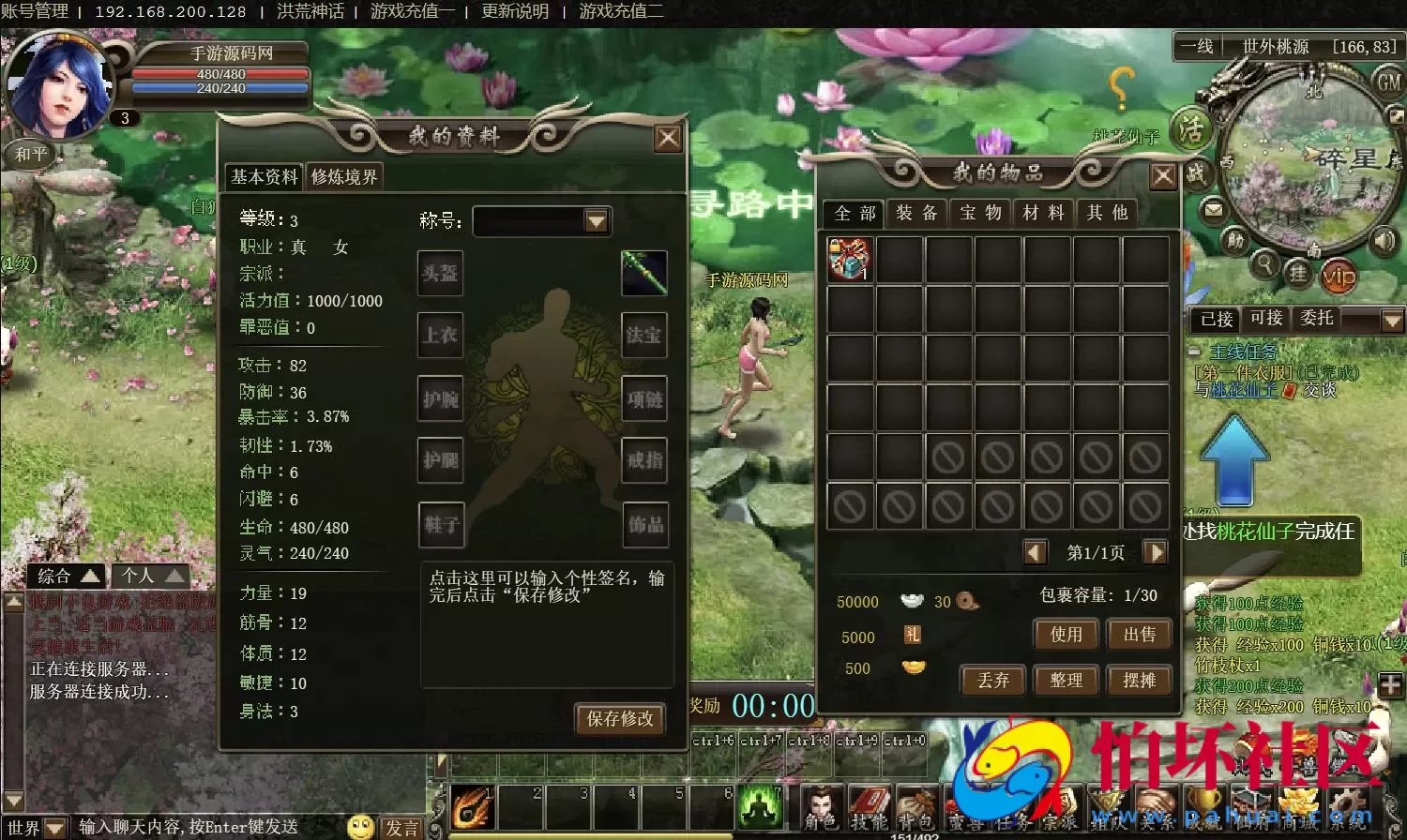The height and width of the screenshot is (840, 1407).
Task: Open the quest list dropdown beside 委托
Action: (1392, 319)
